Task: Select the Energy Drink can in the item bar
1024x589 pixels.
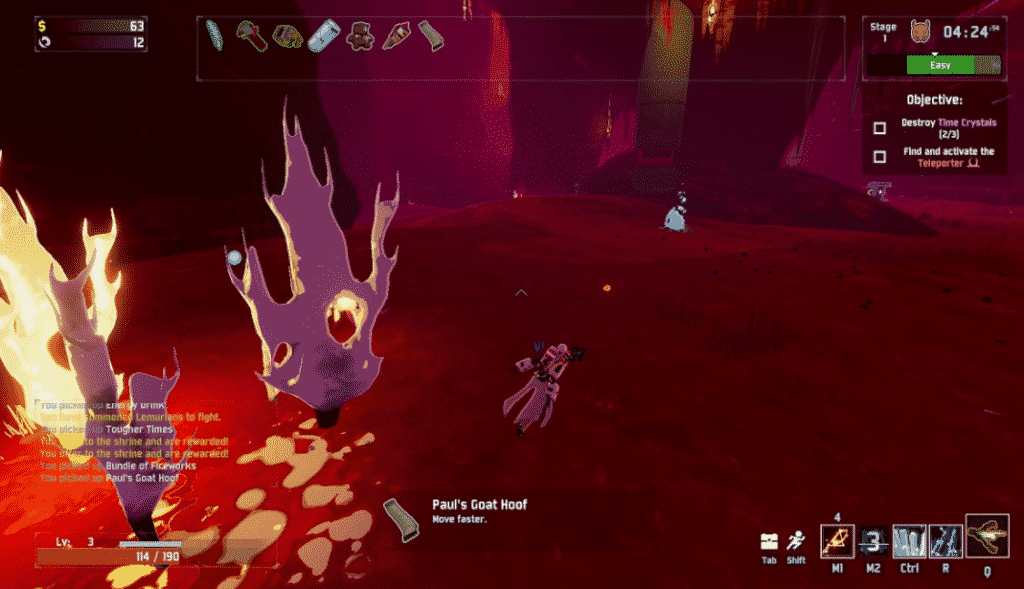Action: coord(323,38)
